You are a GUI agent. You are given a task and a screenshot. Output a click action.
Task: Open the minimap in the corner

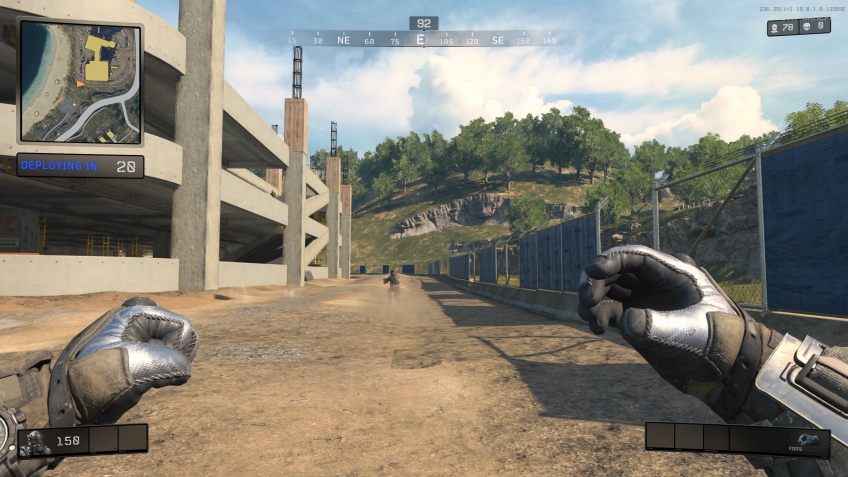coord(80,81)
